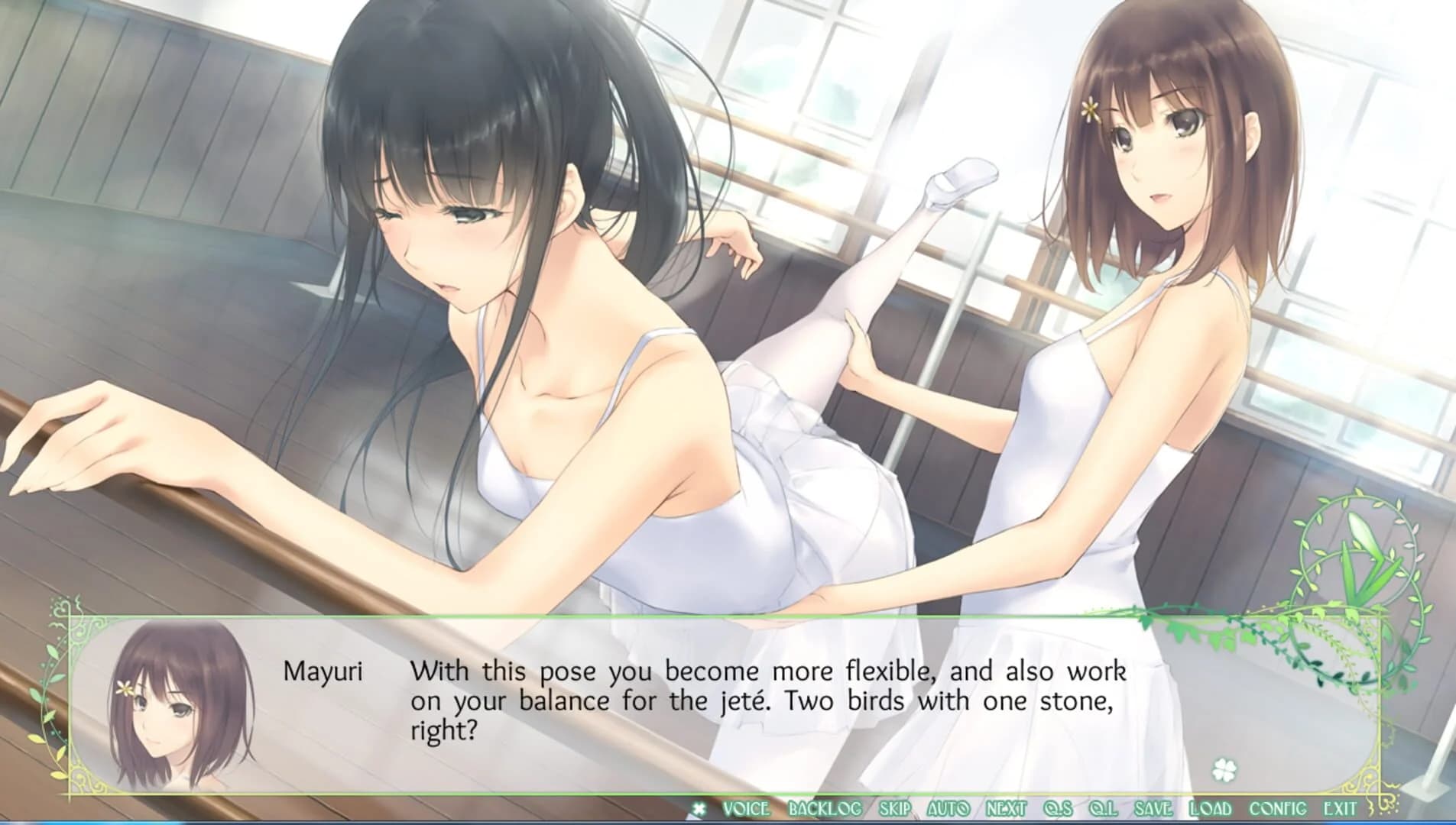
Task: Advance the story with NEXT
Action: click(x=1005, y=807)
